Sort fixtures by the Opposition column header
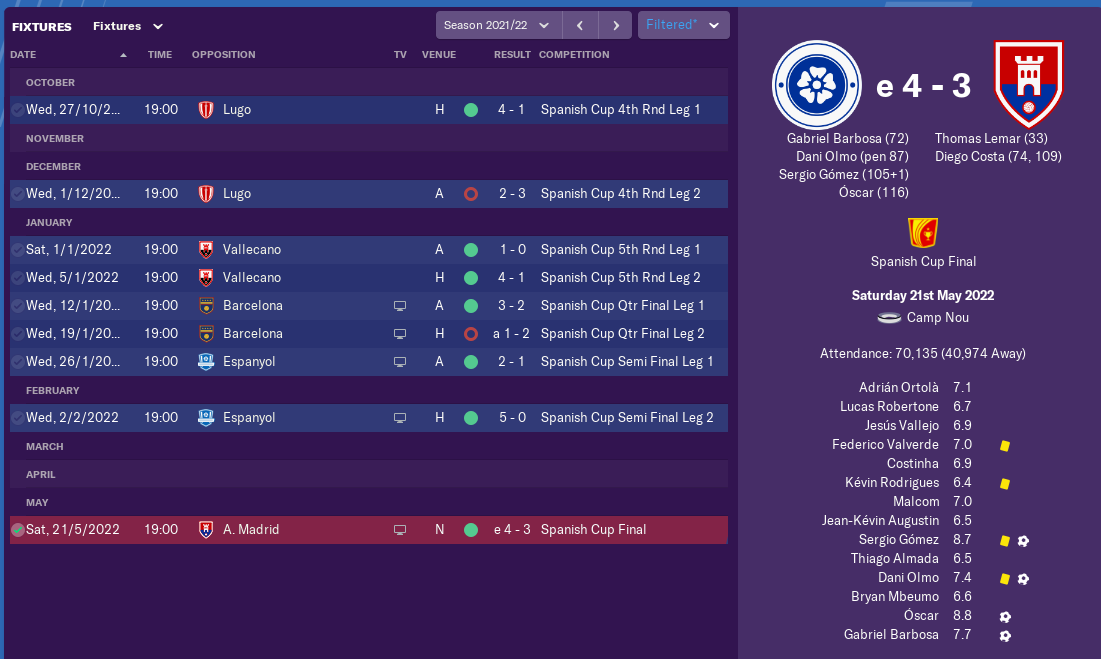1101x659 pixels. click(223, 55)
